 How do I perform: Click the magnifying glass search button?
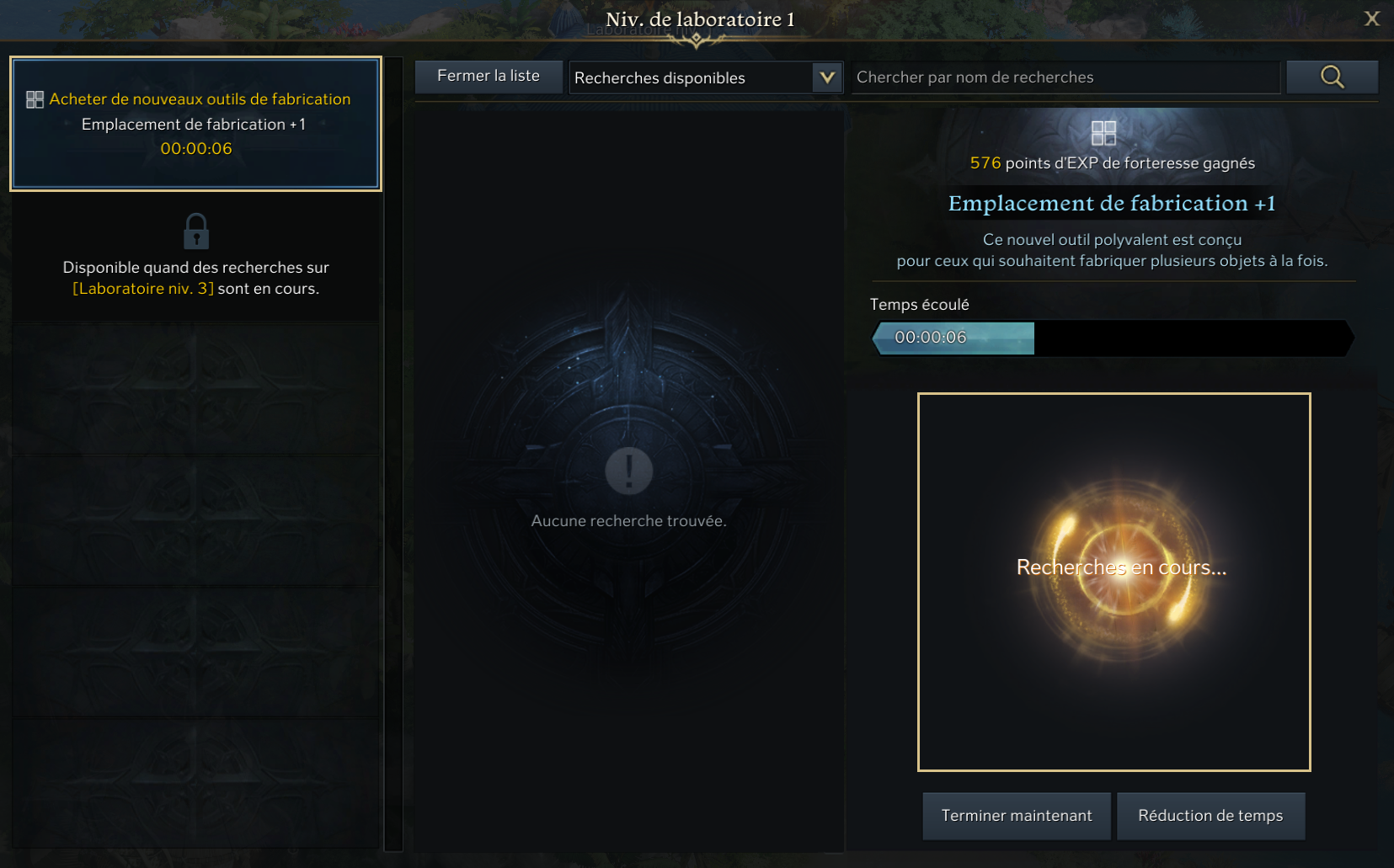point(1332,77)
